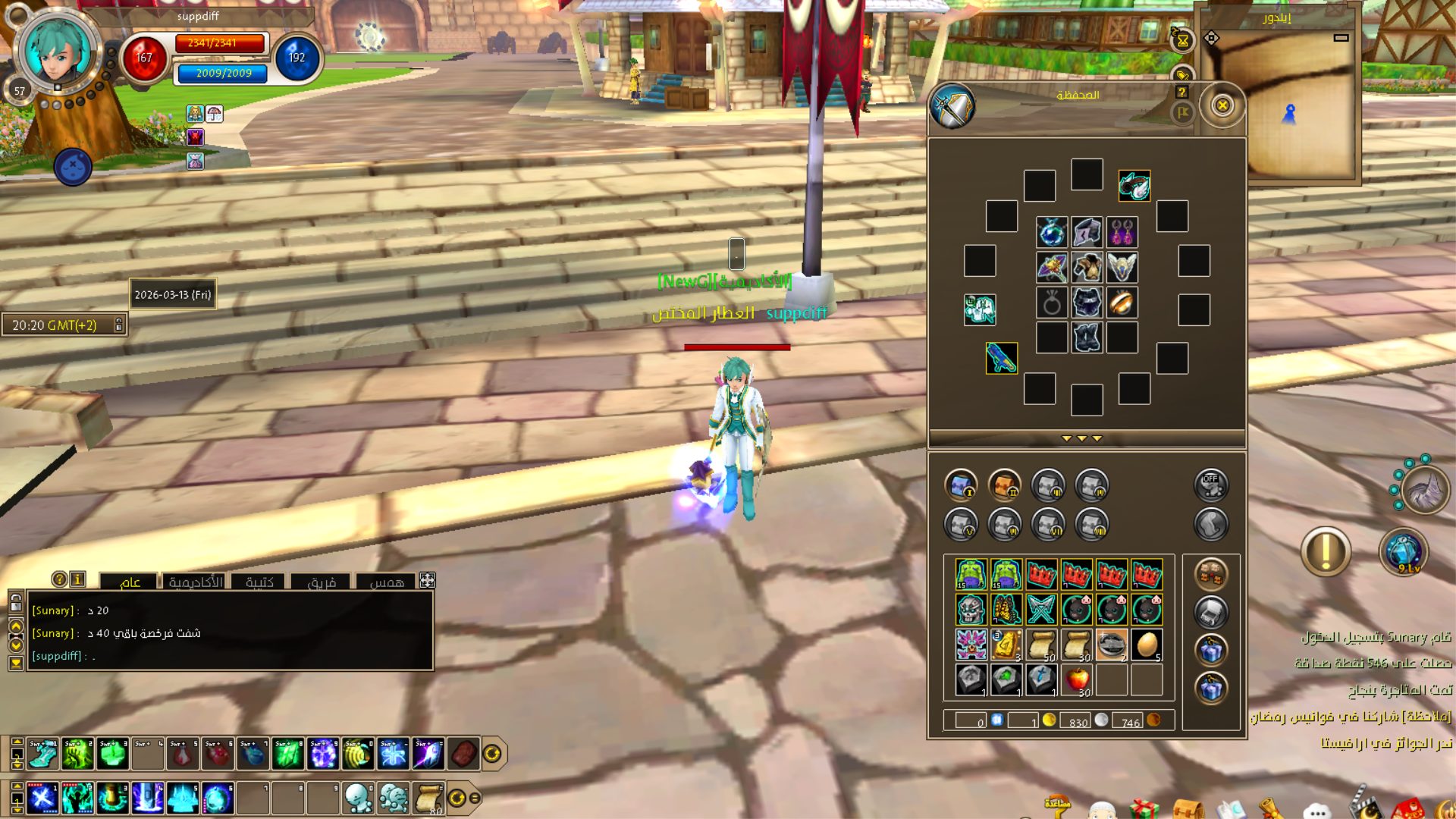Select the crossed swords inventory item
The image size is (1456, 819).
point(1041,609)
